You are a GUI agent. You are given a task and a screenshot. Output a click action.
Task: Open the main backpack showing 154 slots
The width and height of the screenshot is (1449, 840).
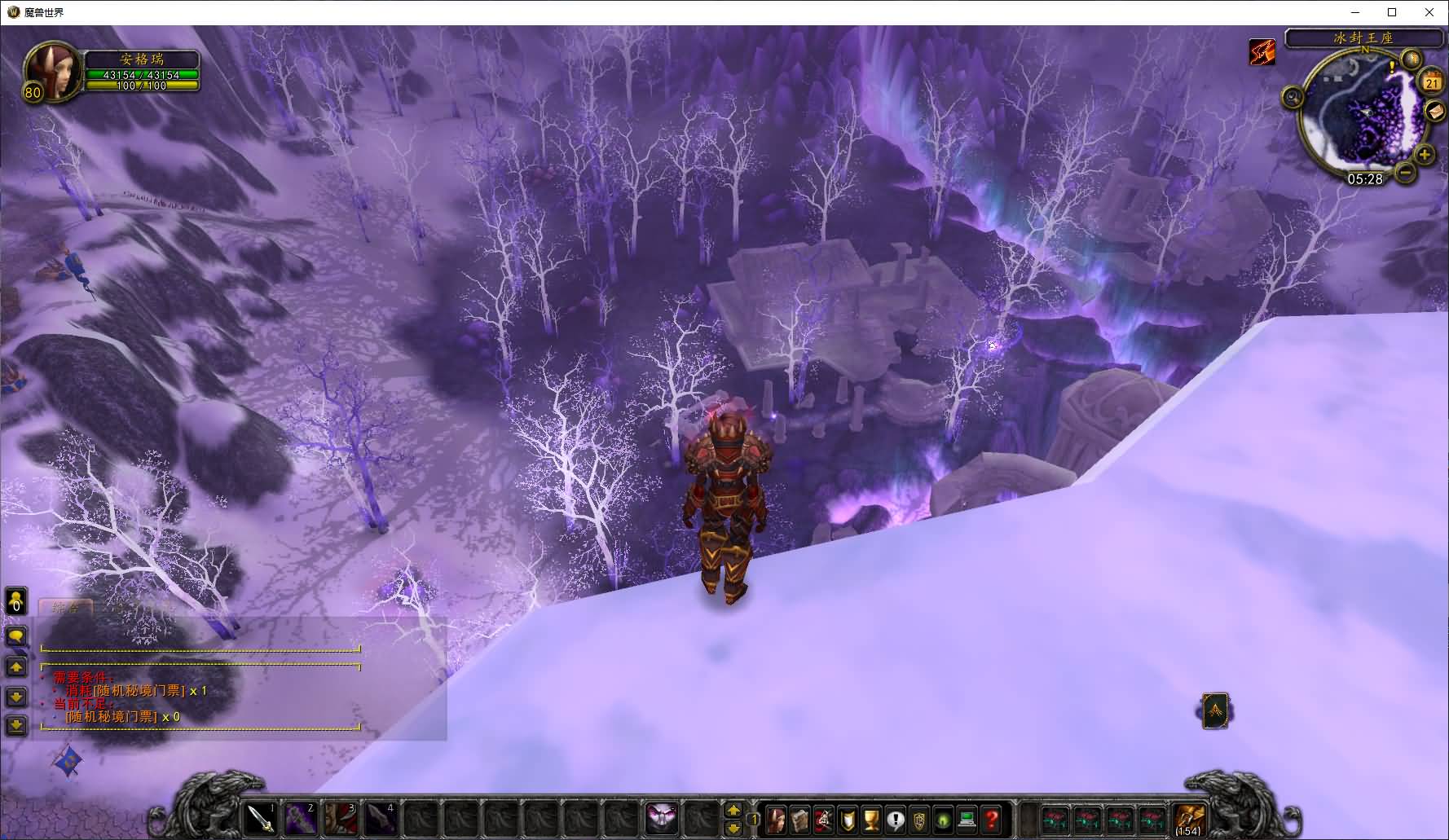pyautogui.click(x=1189, y=818)
